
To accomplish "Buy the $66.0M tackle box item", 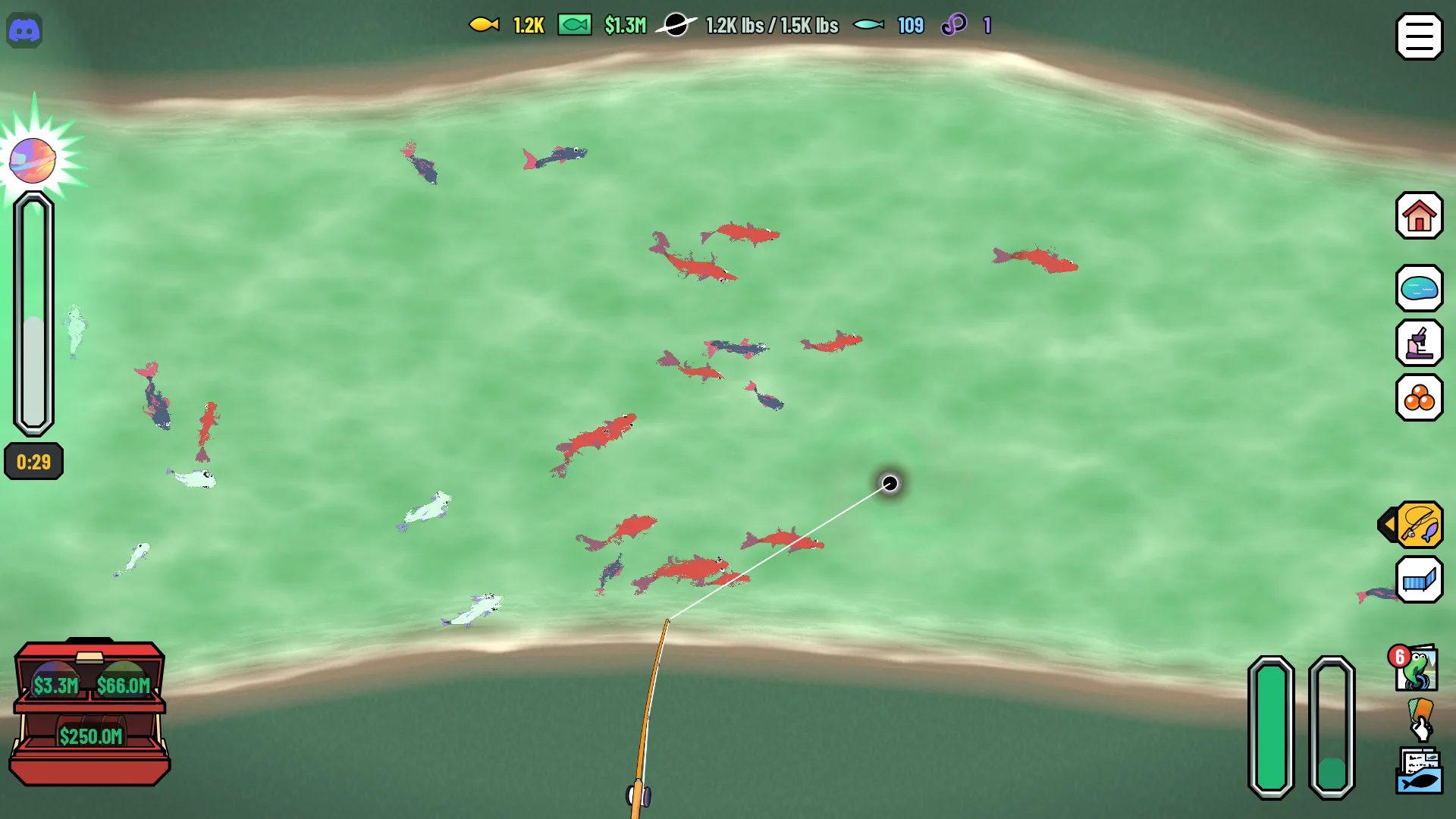I will (123, 685).
